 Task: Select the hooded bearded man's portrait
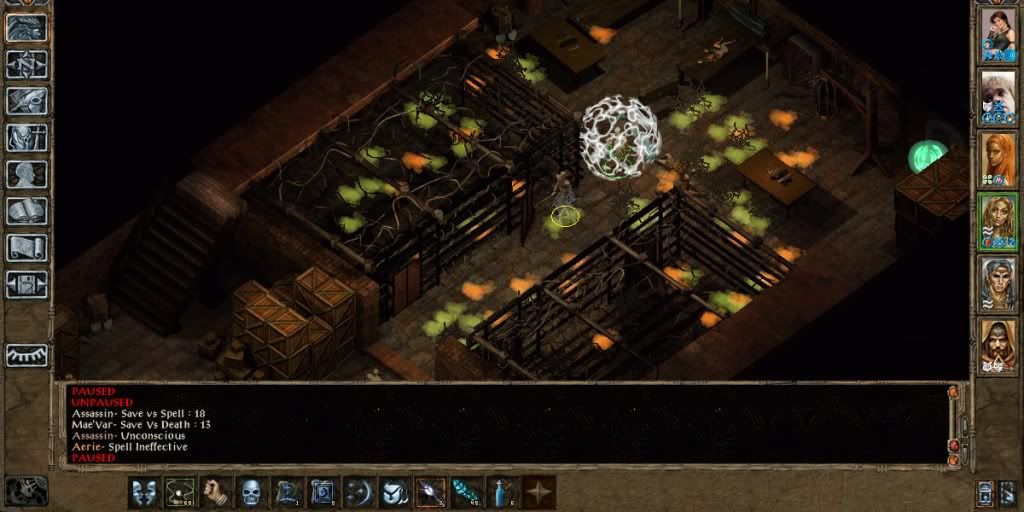pos(997,345)
